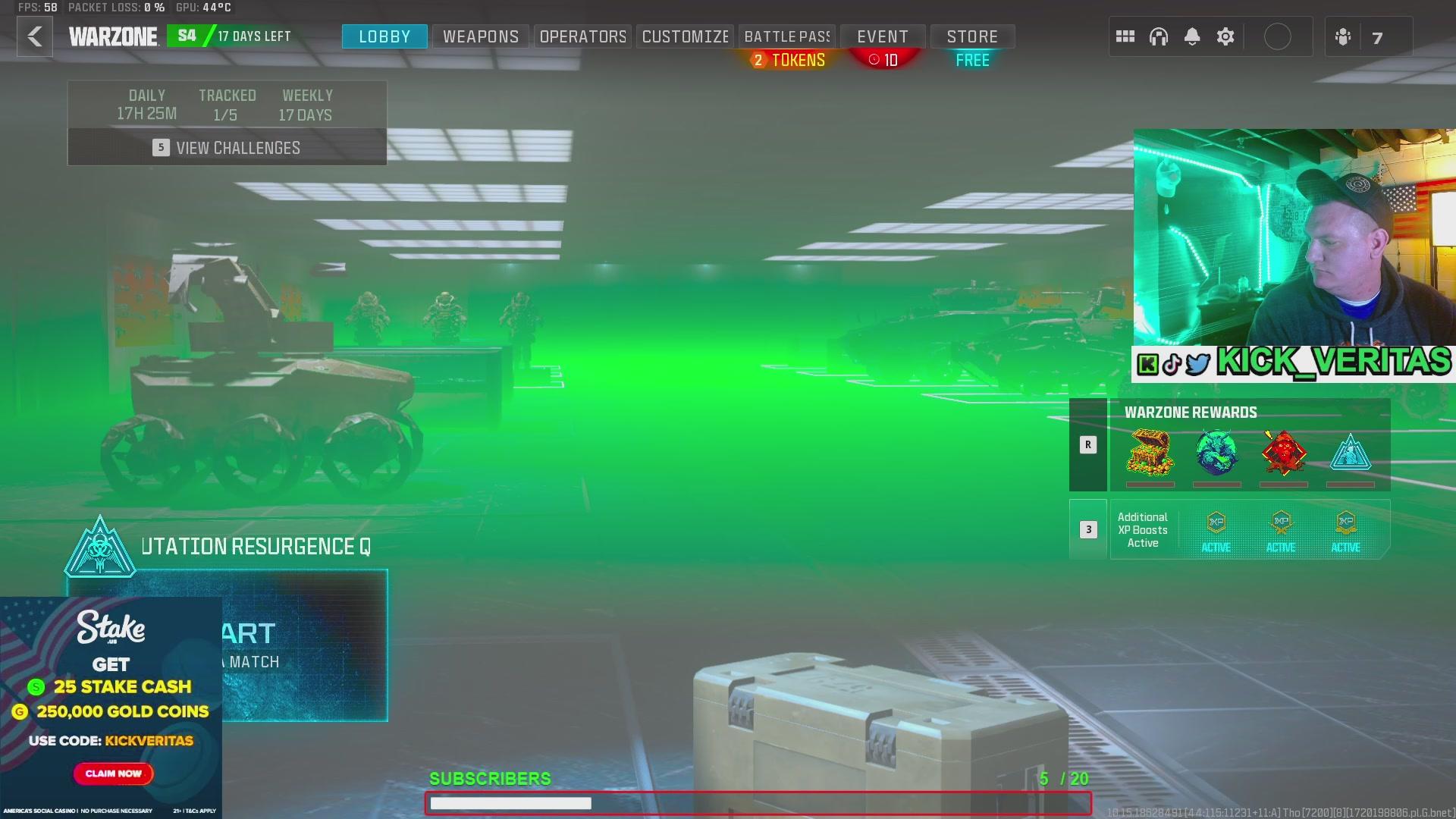Open the settings gear icon
The image size is (1456, 819).
(x=1225, y=36)
